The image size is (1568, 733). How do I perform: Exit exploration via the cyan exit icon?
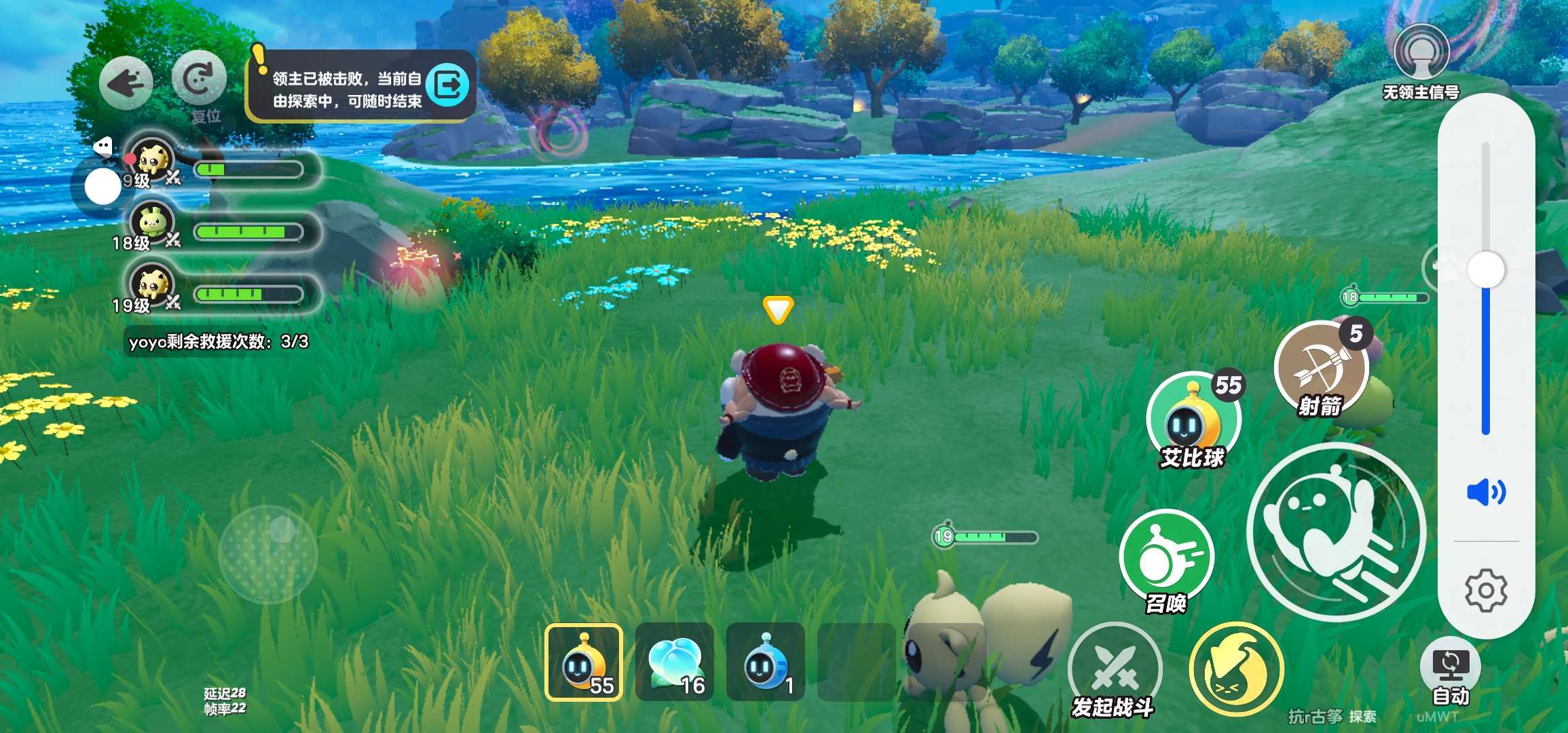(448, 86)
